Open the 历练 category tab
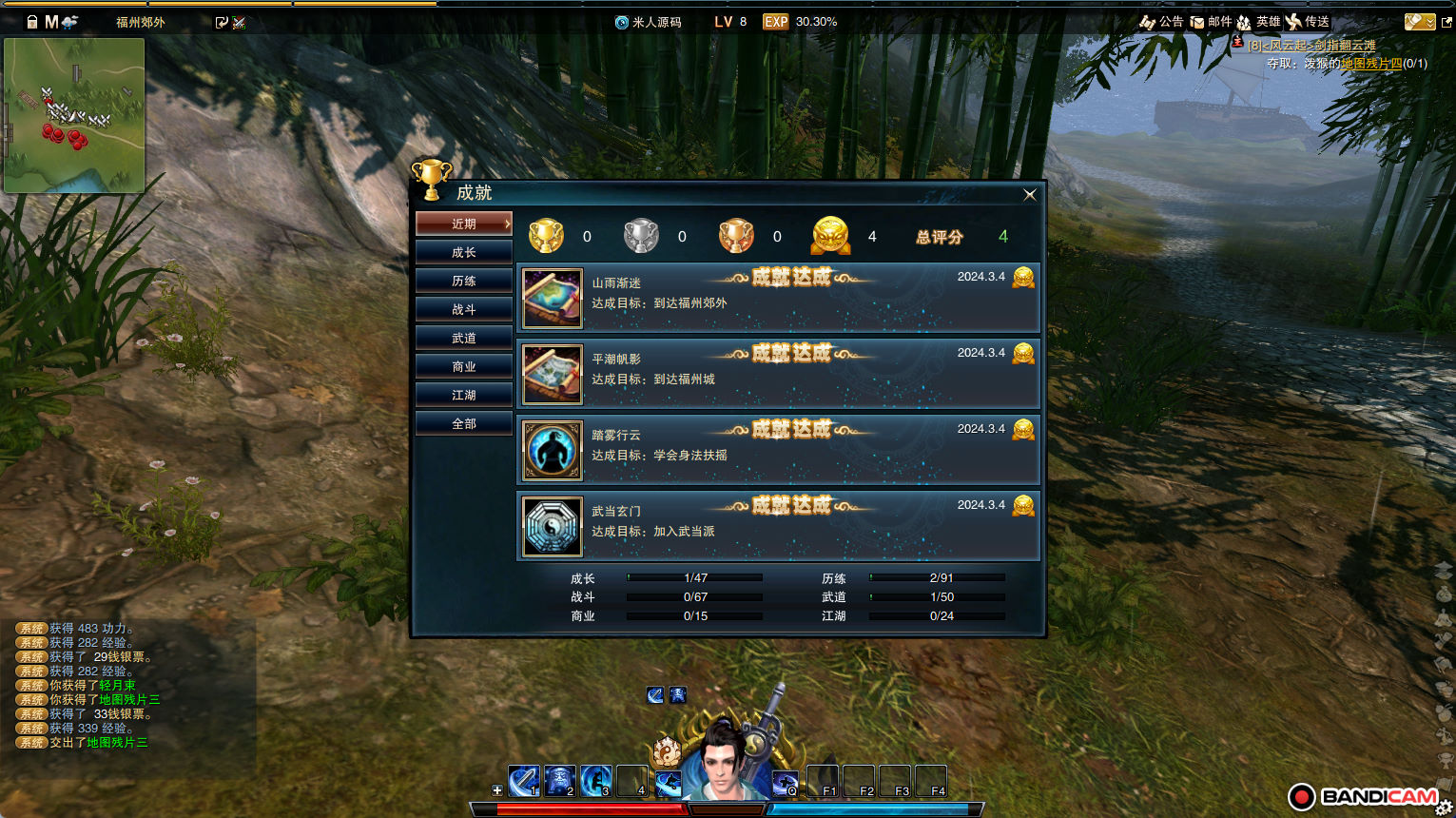Screen dimensions: 1456x818 (464, 281)
